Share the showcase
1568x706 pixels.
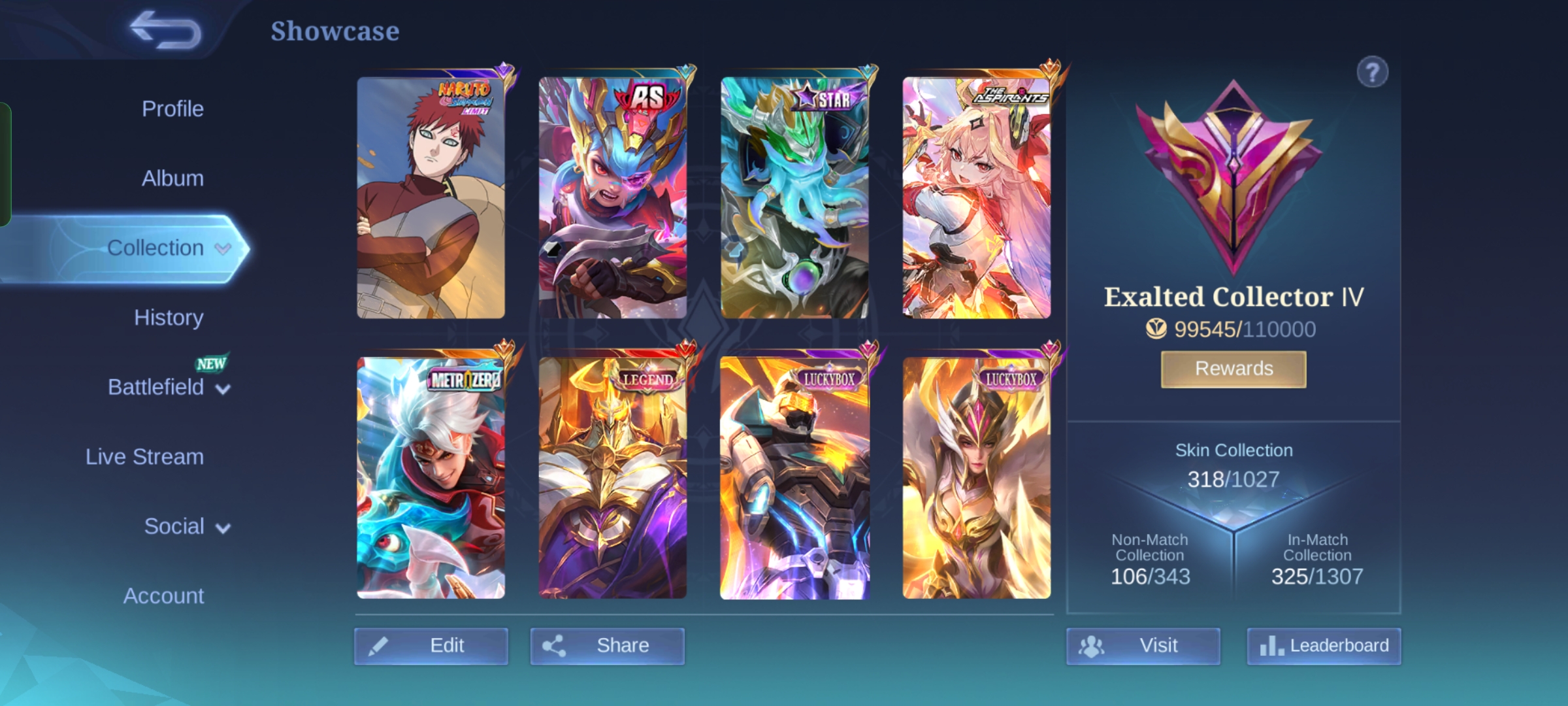pyautogui.click(x=607, y=646)
